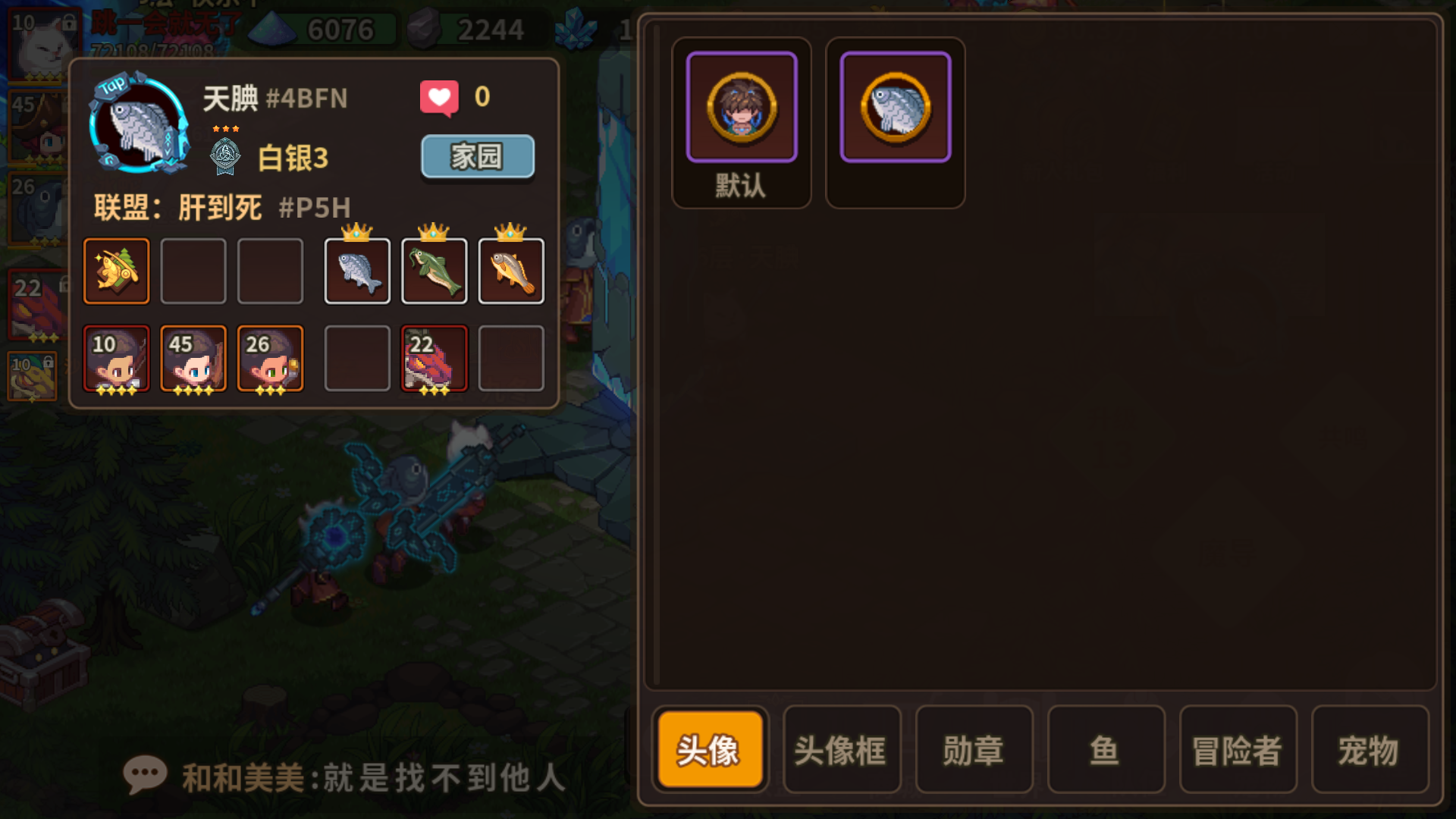Click the heart like counter

[x=438, y=96]
